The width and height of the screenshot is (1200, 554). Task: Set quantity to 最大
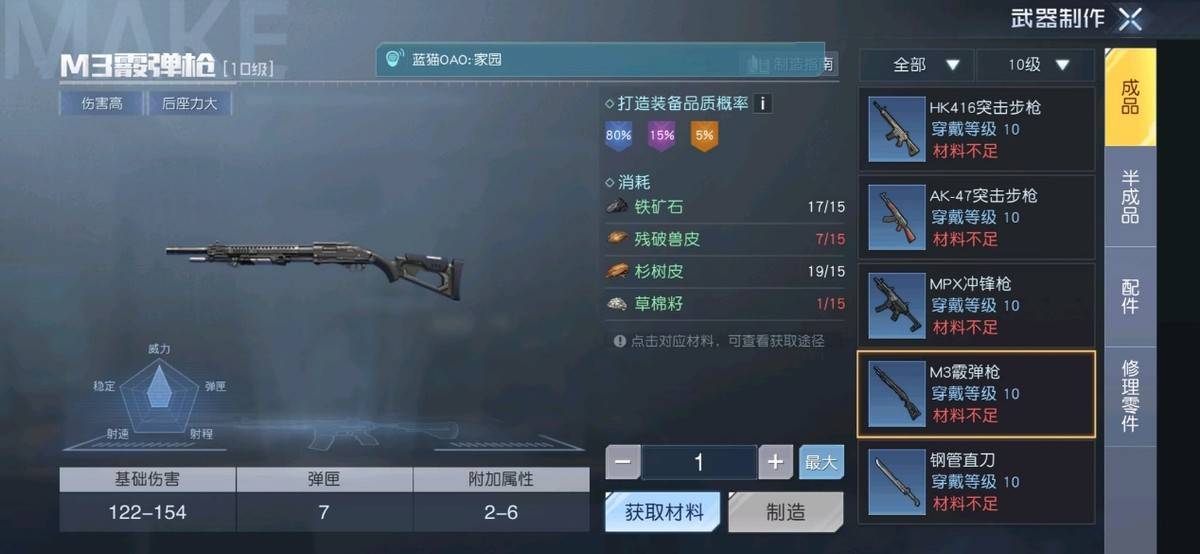pos(821,462)
